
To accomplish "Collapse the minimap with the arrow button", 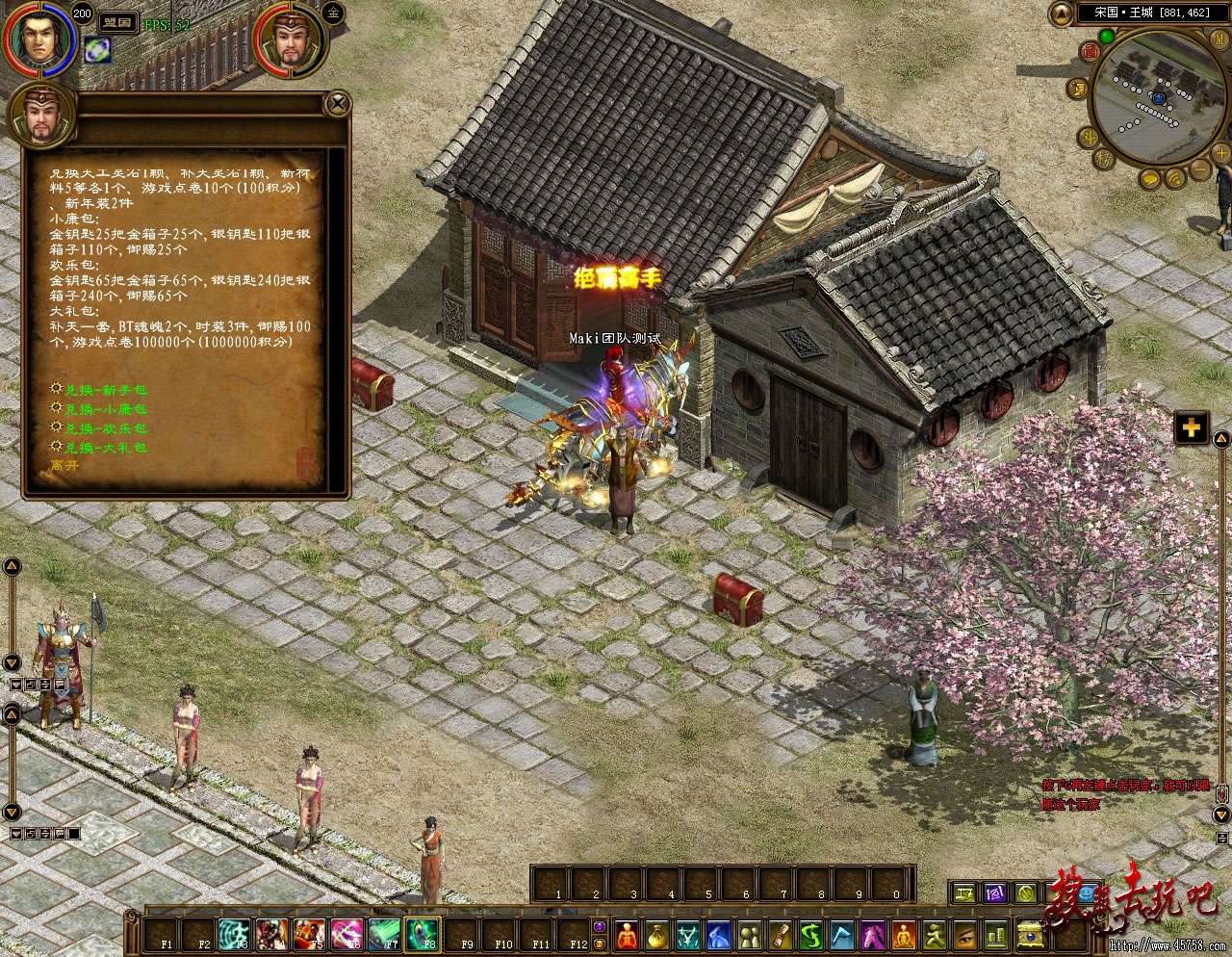I will pos(1062,13).
